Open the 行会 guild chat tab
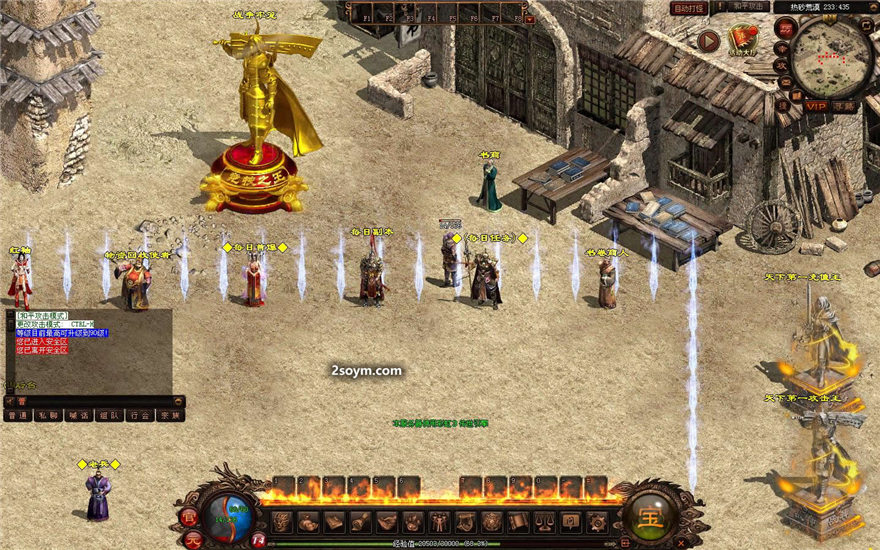The image size is (880, 550). pyautogui.click(x=139, y=414)
